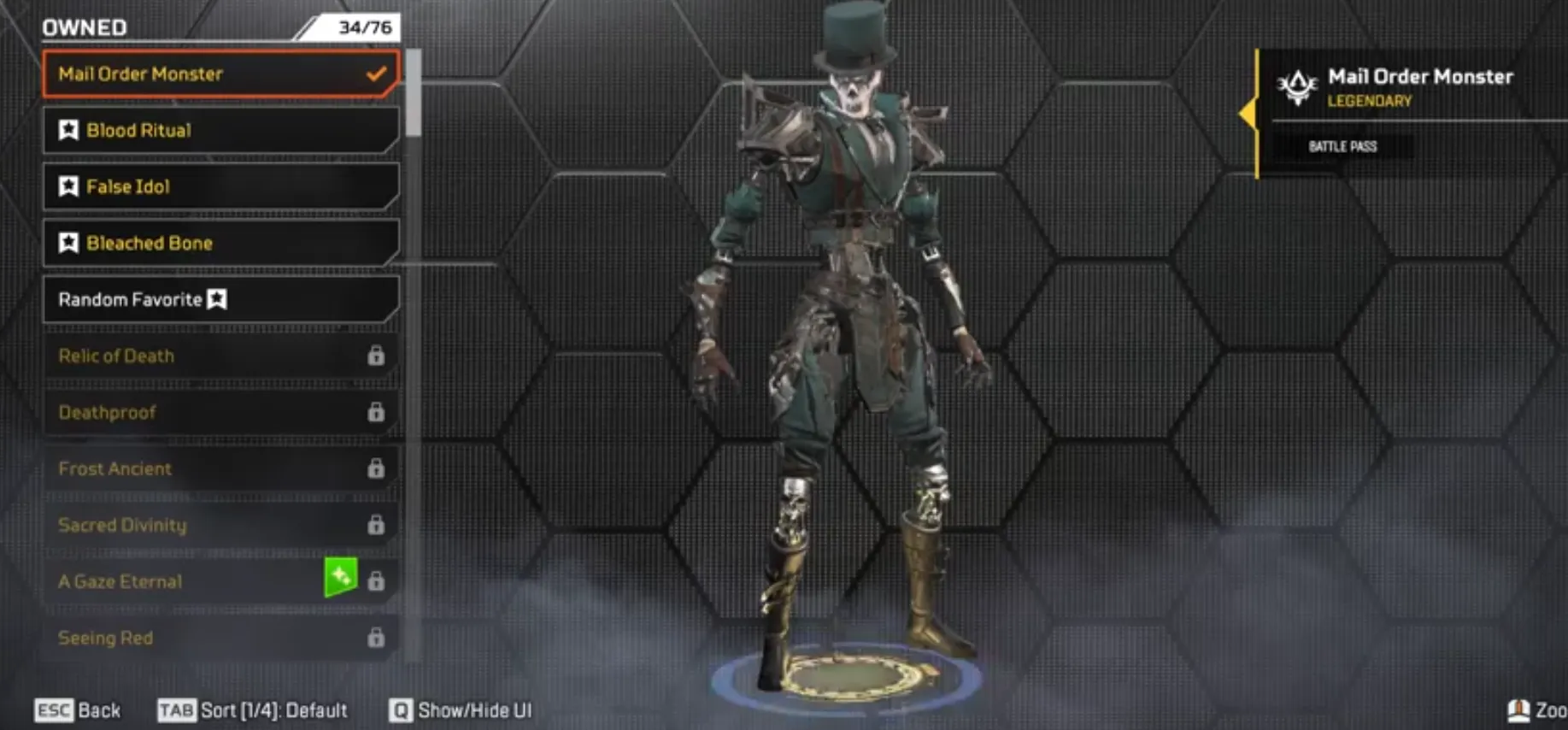Click the lock icon beside Frost Ancient
1568x730 pixels.
click(376, 469)
